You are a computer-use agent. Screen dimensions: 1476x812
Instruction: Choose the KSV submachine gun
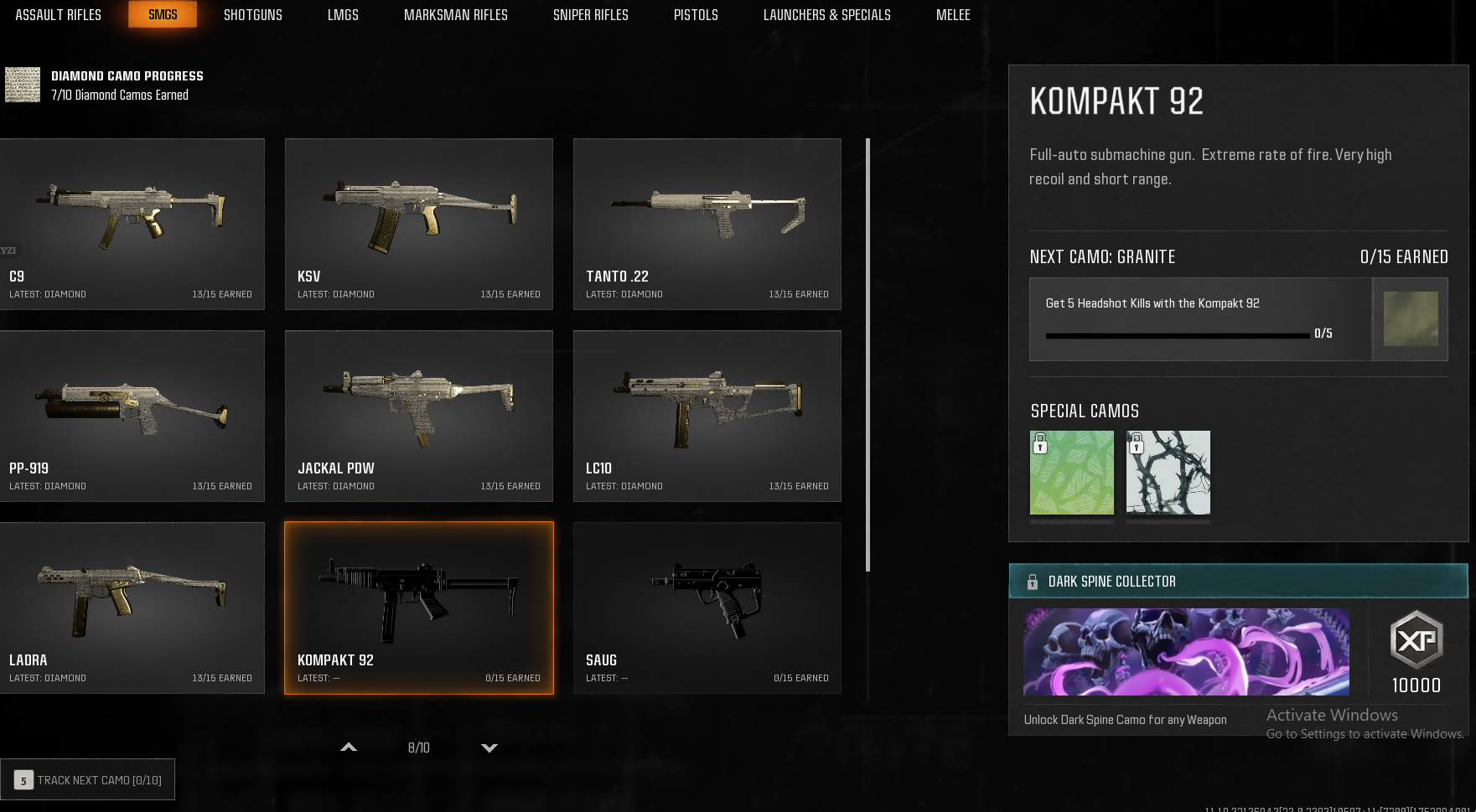418,224
